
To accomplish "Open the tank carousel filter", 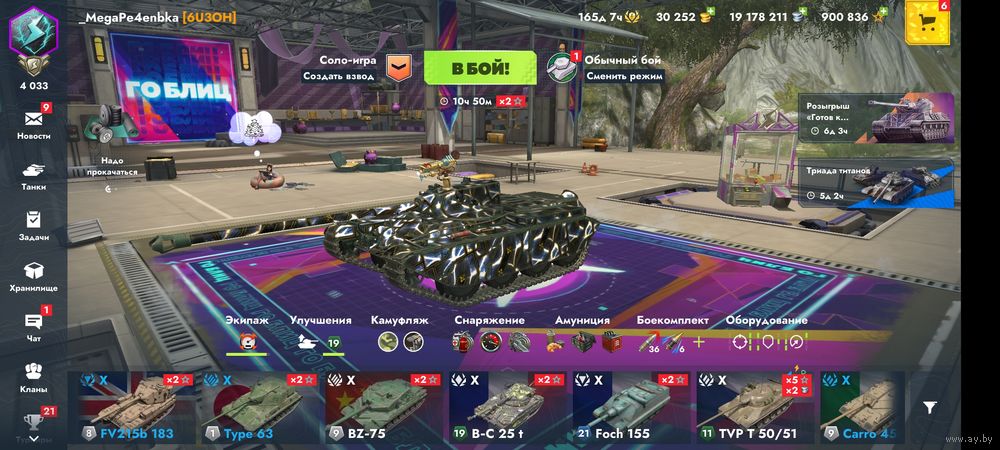I will [930, 408].
